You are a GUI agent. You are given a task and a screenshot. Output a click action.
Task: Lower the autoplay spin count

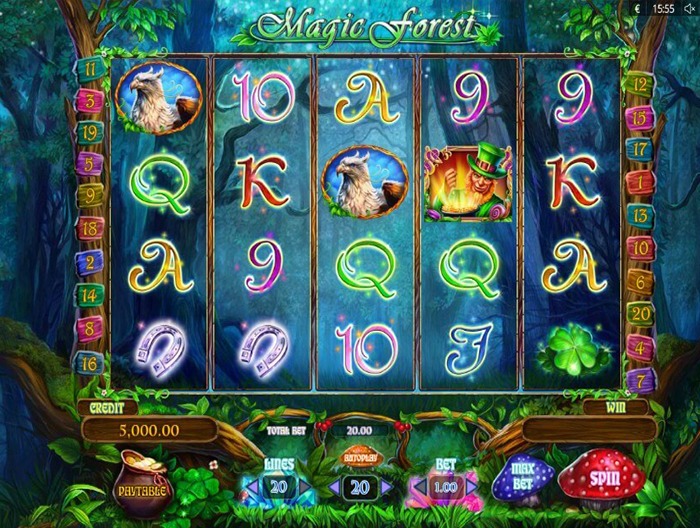tap(333, 487)
